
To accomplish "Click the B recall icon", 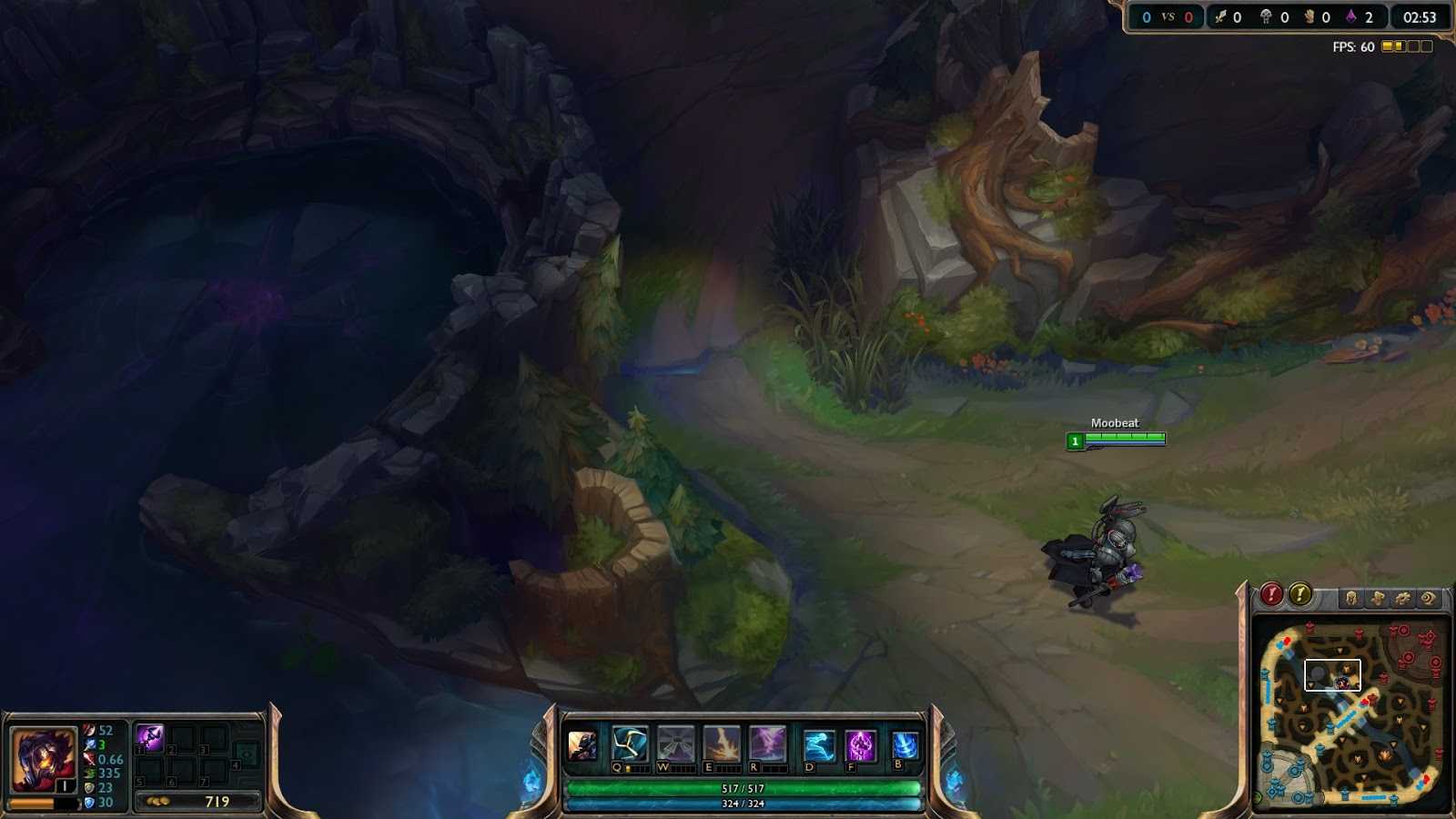I will pos(904,744).
